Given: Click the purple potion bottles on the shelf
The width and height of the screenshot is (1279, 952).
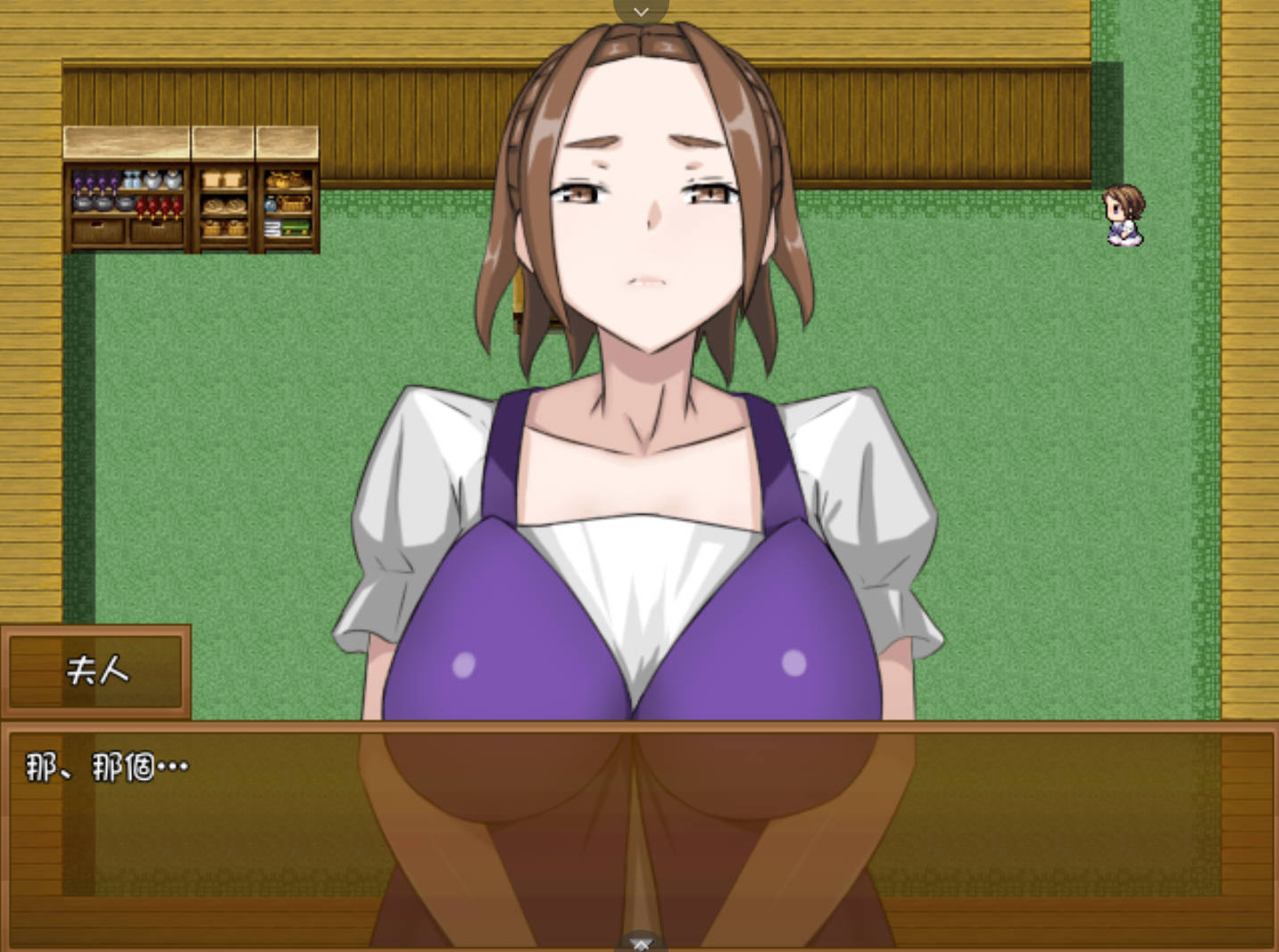Looking at the screenshot, I should pyautogui.click(x=94, y=179).
